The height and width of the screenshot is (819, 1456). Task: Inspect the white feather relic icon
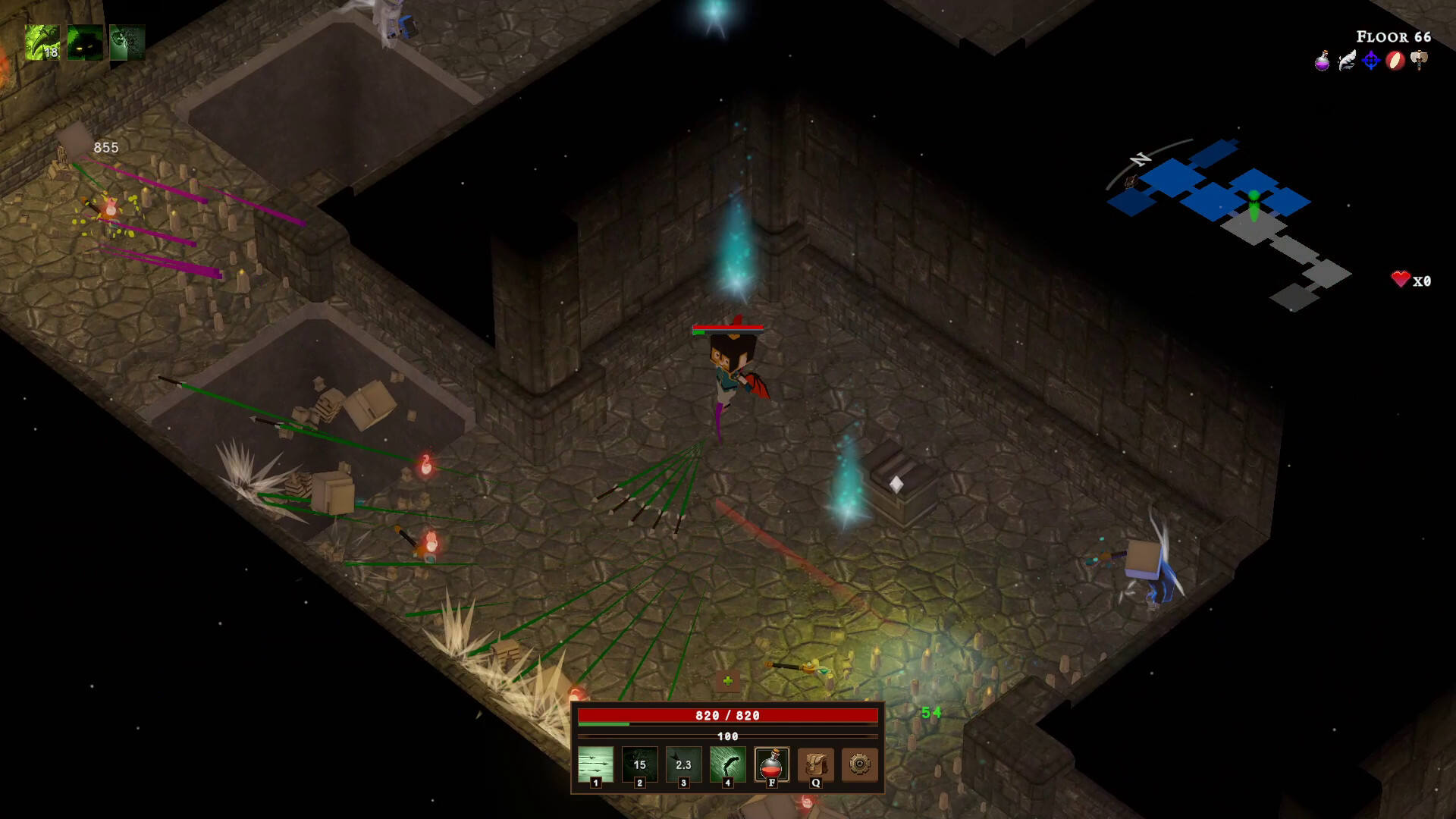pos(1347,61)
